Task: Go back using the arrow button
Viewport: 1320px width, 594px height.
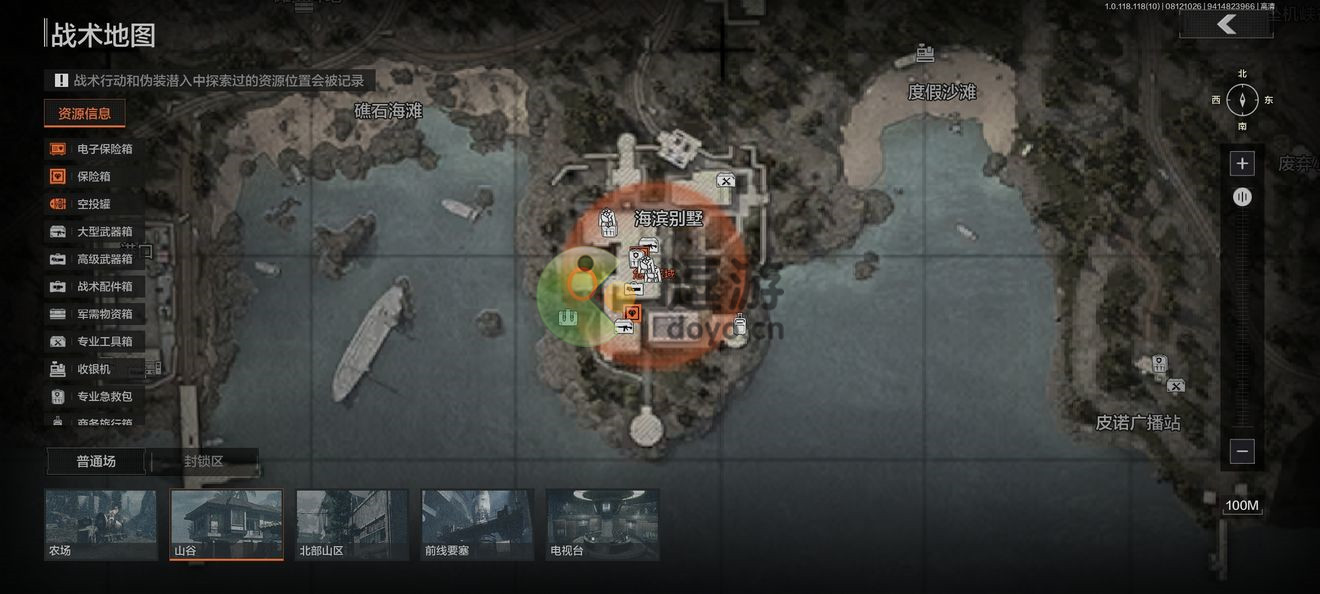Action: click(1226, 25)
